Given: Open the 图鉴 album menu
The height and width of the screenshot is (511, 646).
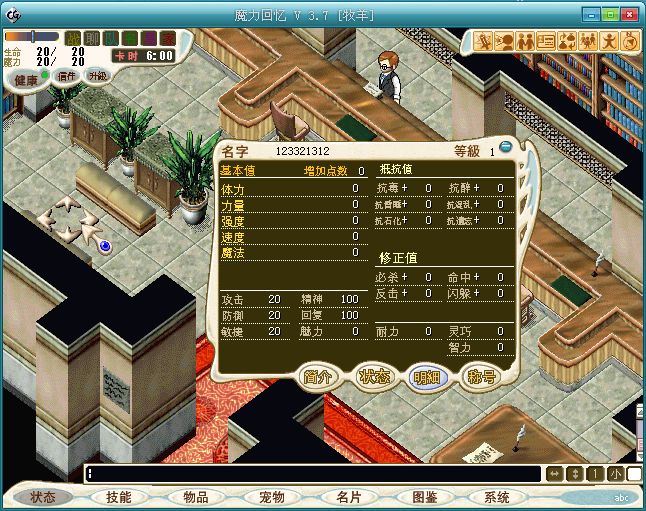Looking at the screenshot, I should (424, 497).
